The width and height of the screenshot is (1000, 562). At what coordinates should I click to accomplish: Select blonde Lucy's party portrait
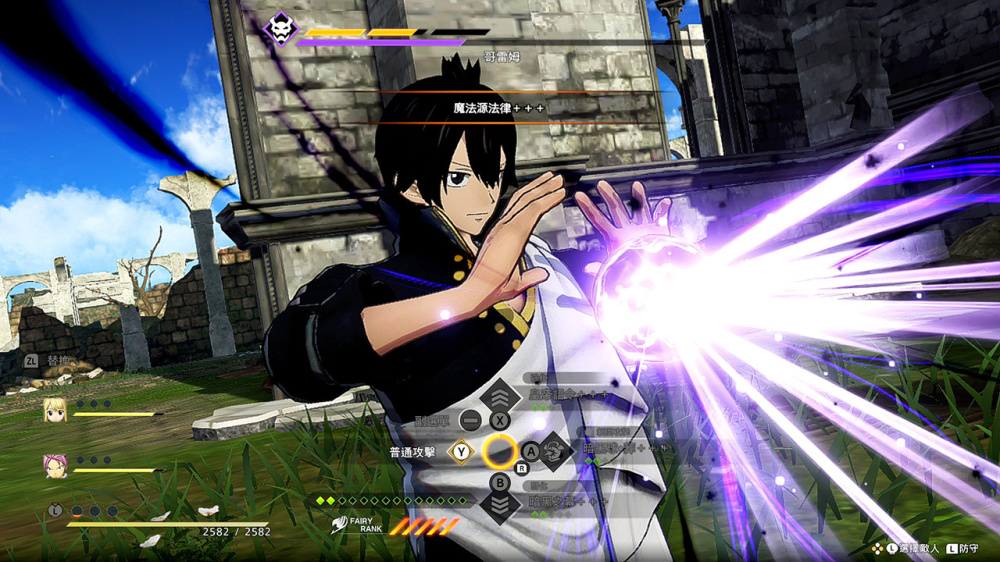click(54, 409)
